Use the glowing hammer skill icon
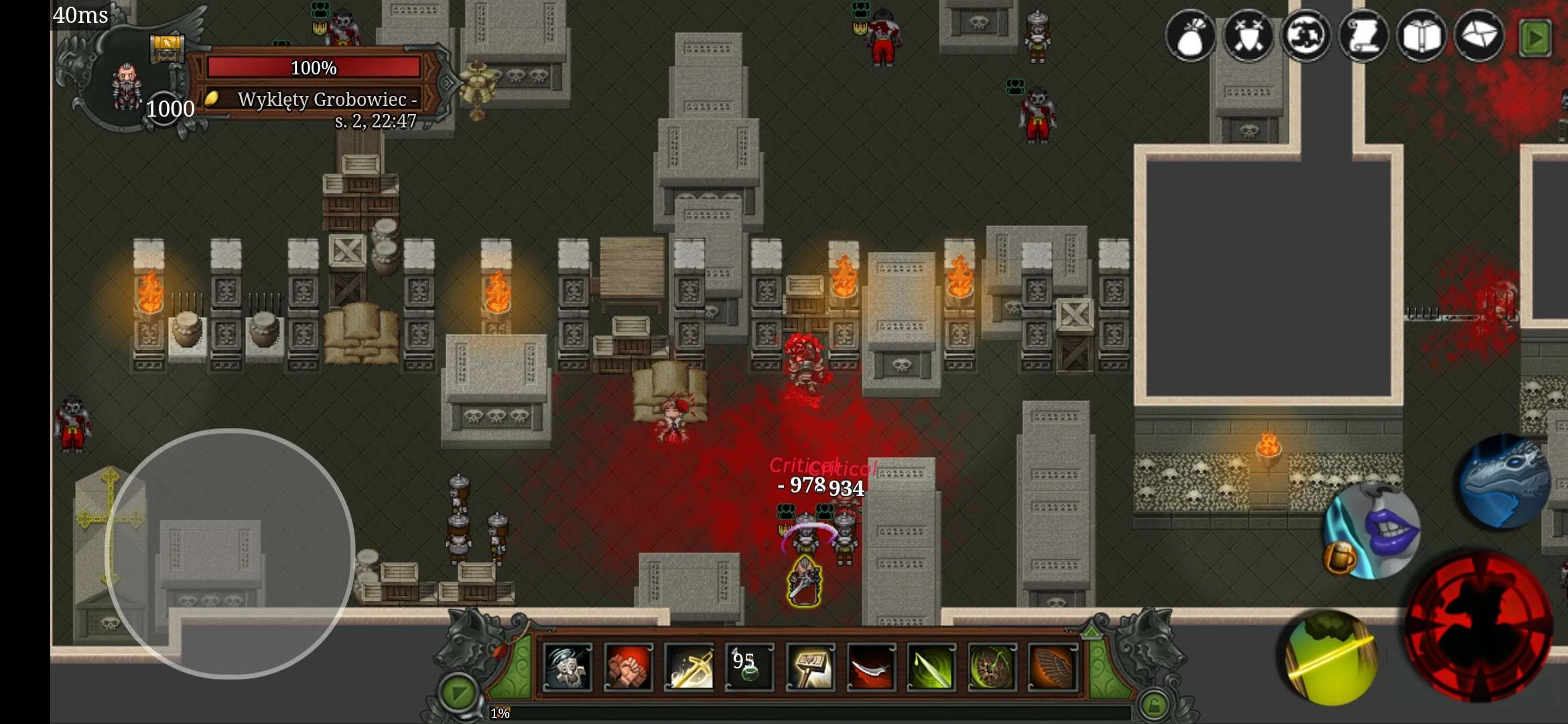 click(x=809, y=667)
